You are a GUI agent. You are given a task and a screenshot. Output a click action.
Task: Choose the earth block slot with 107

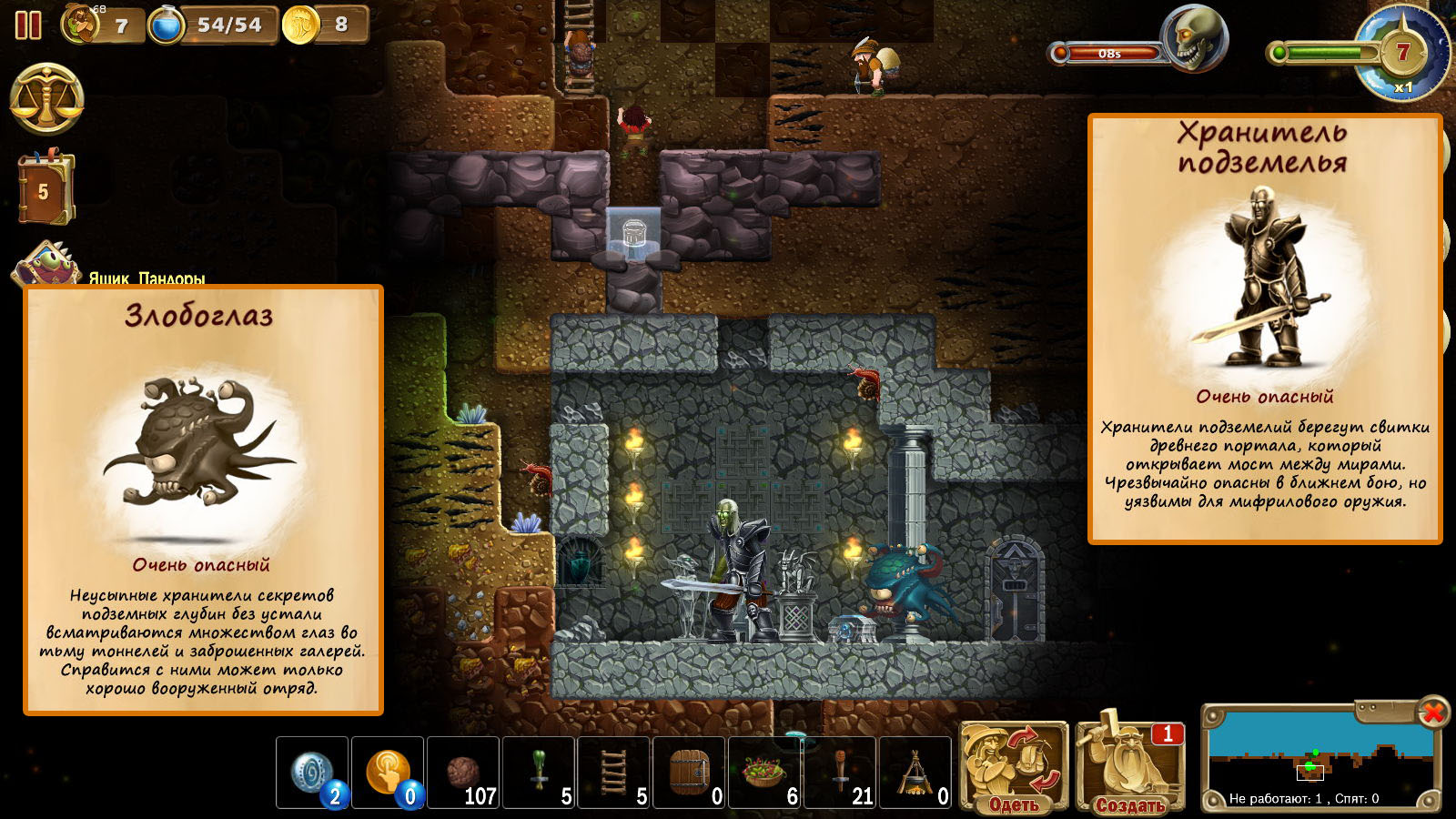click(x=463, y=773)
